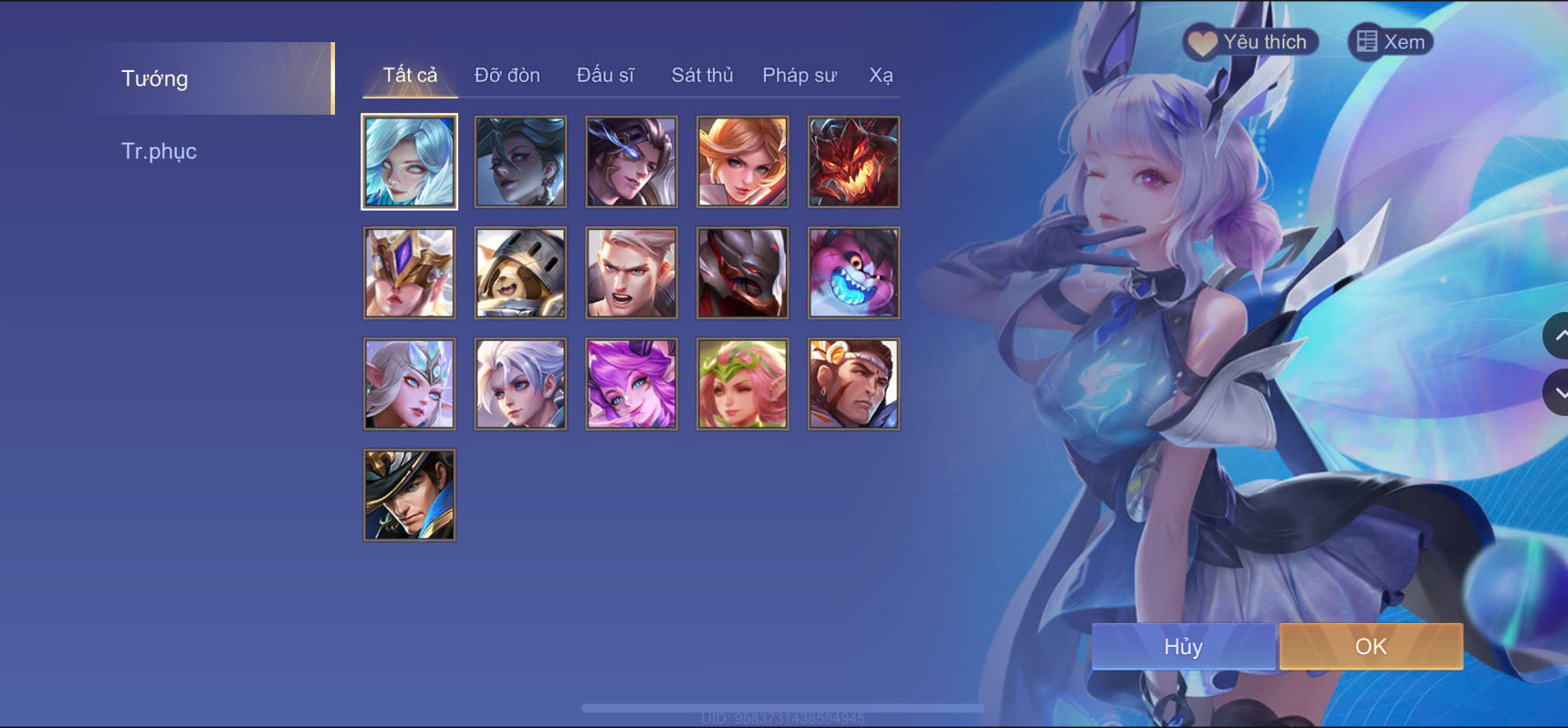Select the bearded headband warrior portrait

click(854, 383)
